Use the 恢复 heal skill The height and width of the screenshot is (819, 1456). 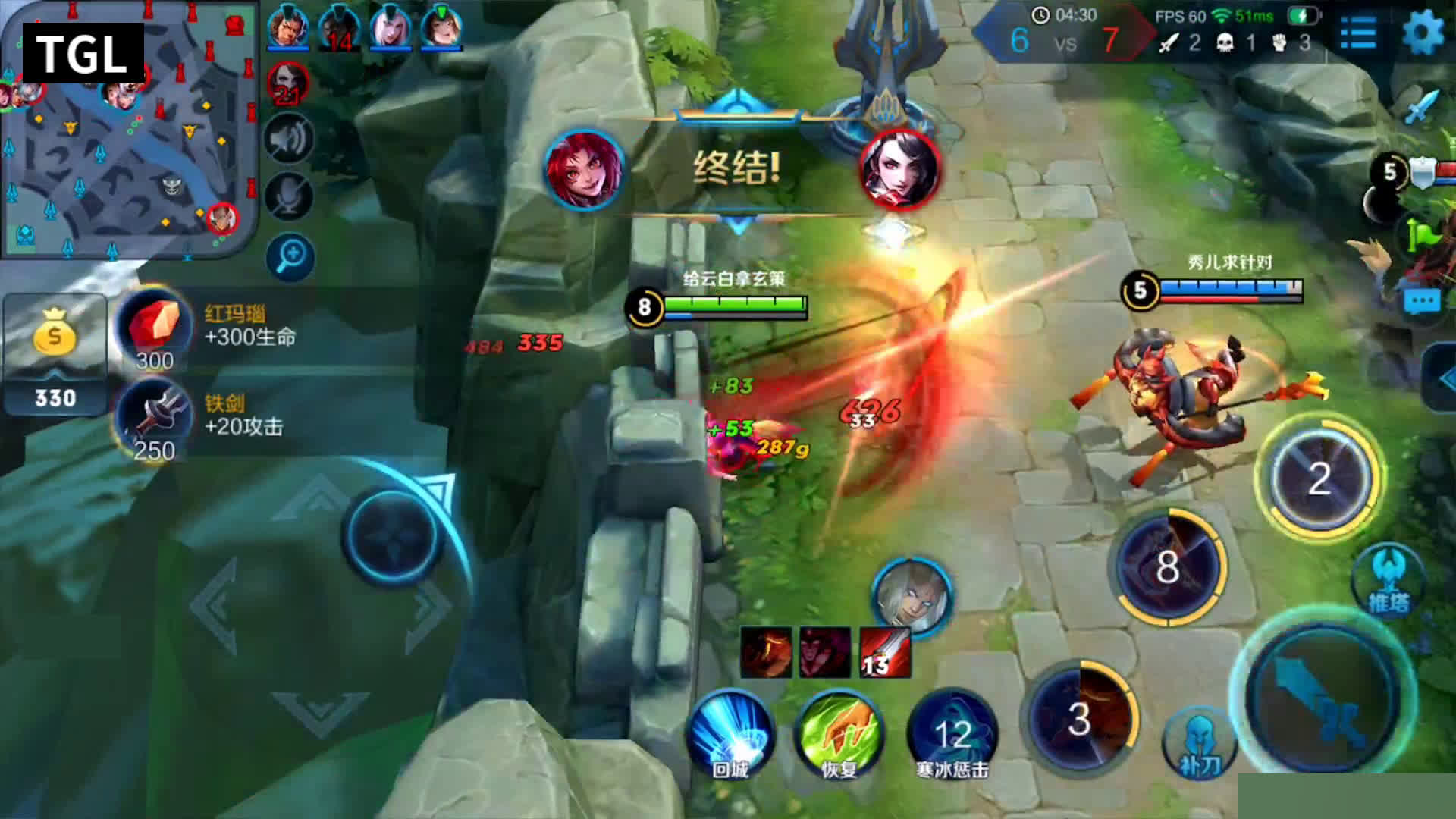click(x=838, y=733)
